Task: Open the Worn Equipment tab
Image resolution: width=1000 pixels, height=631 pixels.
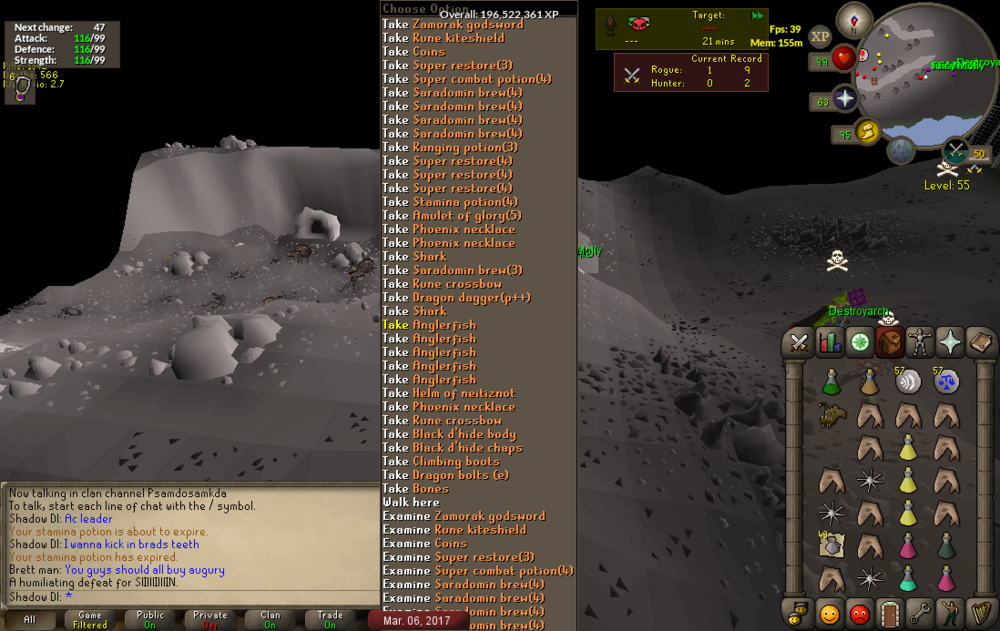Action: point(918,343)
